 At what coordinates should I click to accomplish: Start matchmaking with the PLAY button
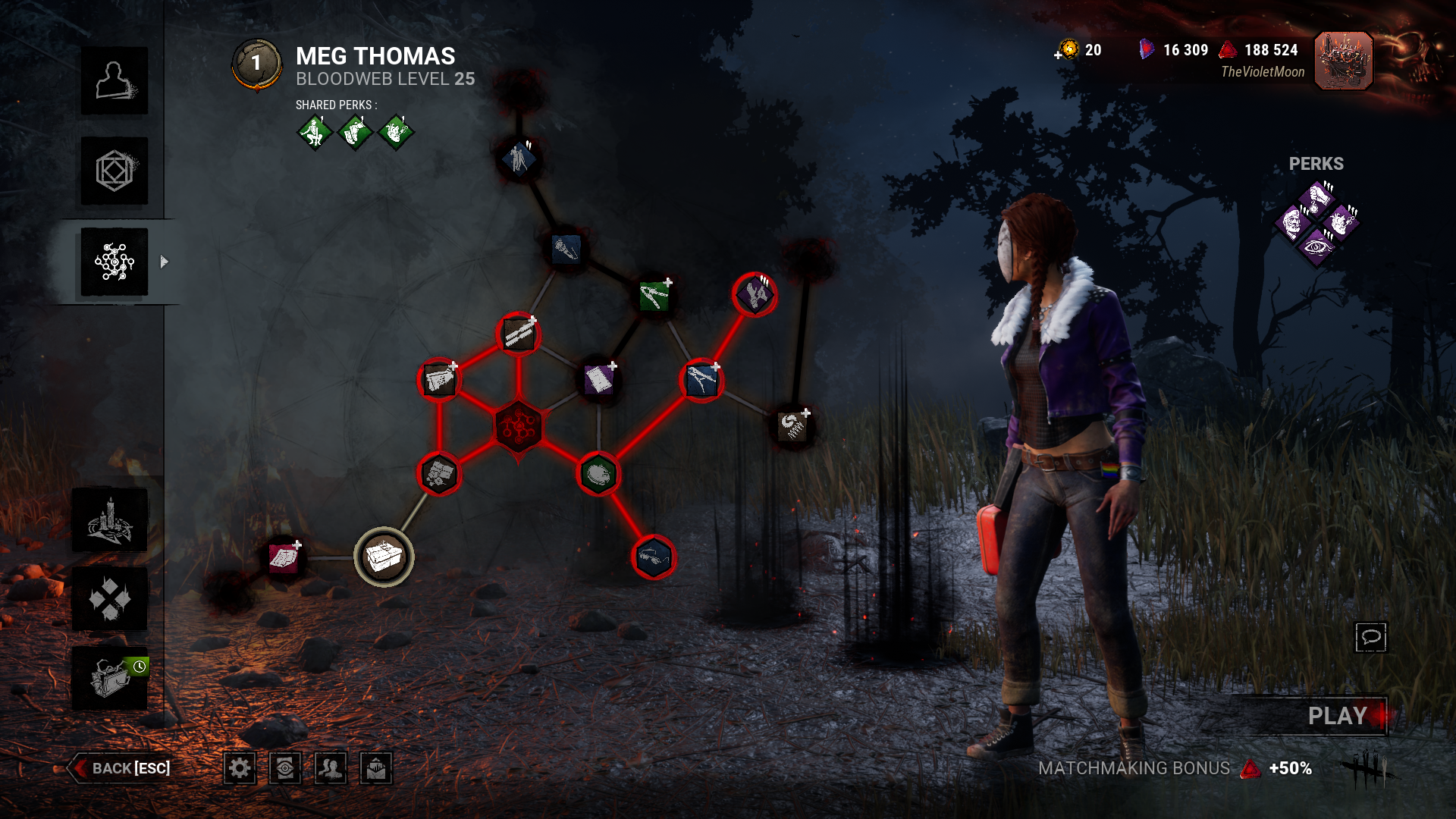click(1337, 716)
